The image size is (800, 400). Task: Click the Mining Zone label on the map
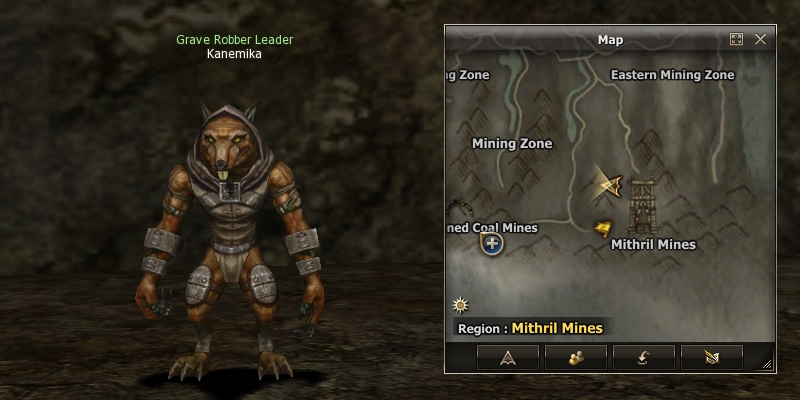tap(512, 143)
